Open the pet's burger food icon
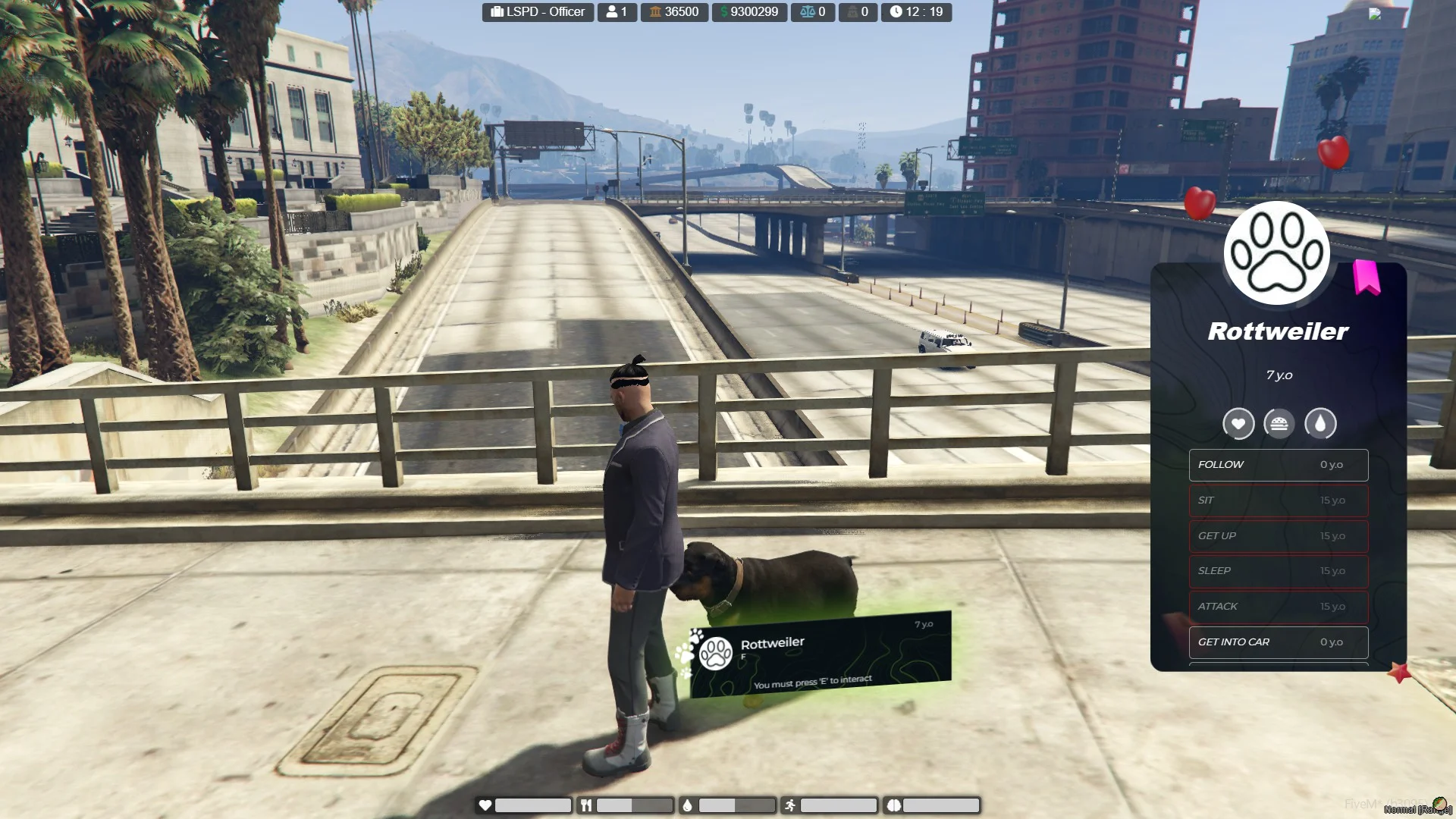The height and width of the screenshot is (819, 1456). [1279, 424]
